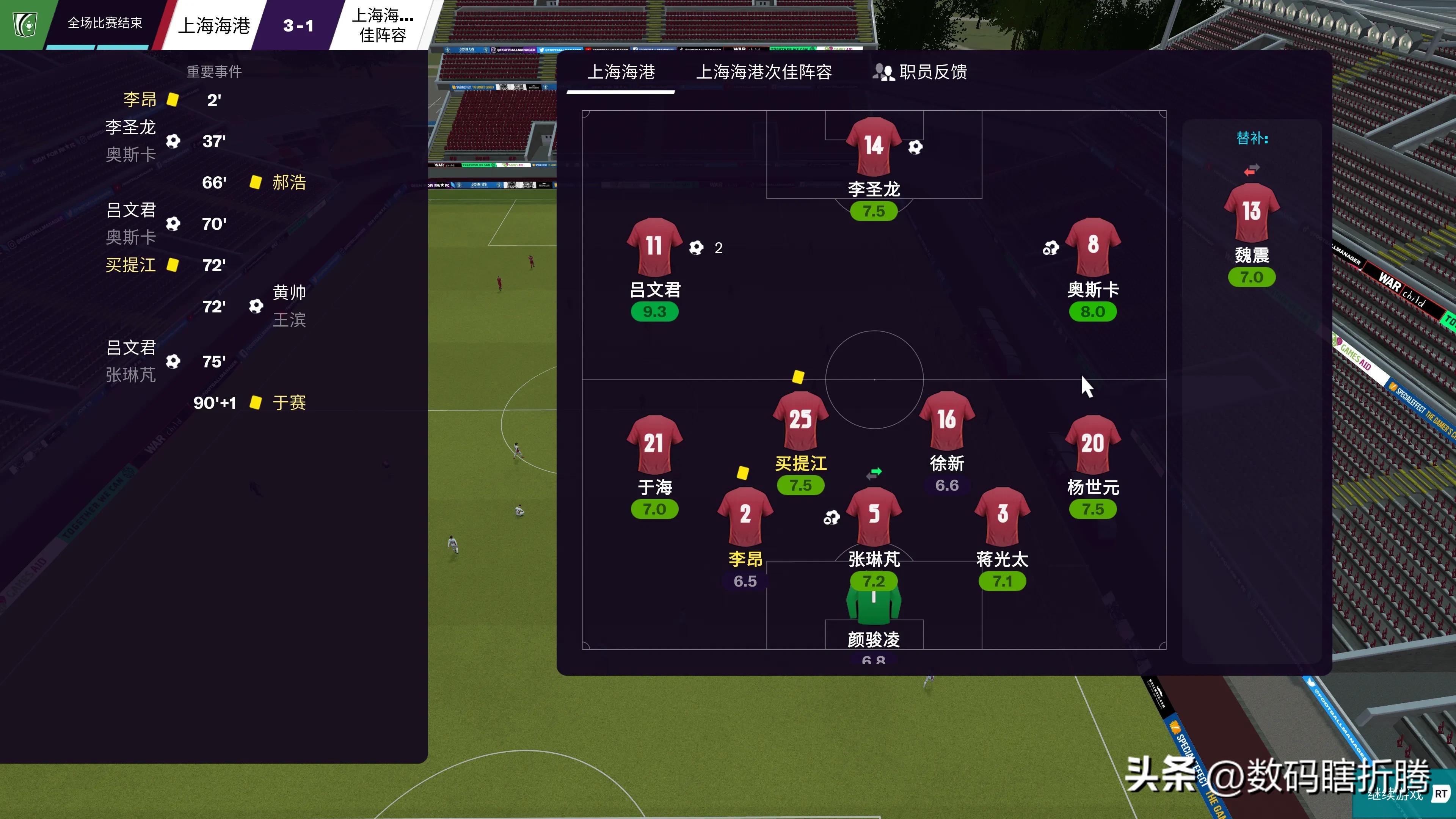Show the 职员反馈 staff feedback tab

click(x=919, y=72)
